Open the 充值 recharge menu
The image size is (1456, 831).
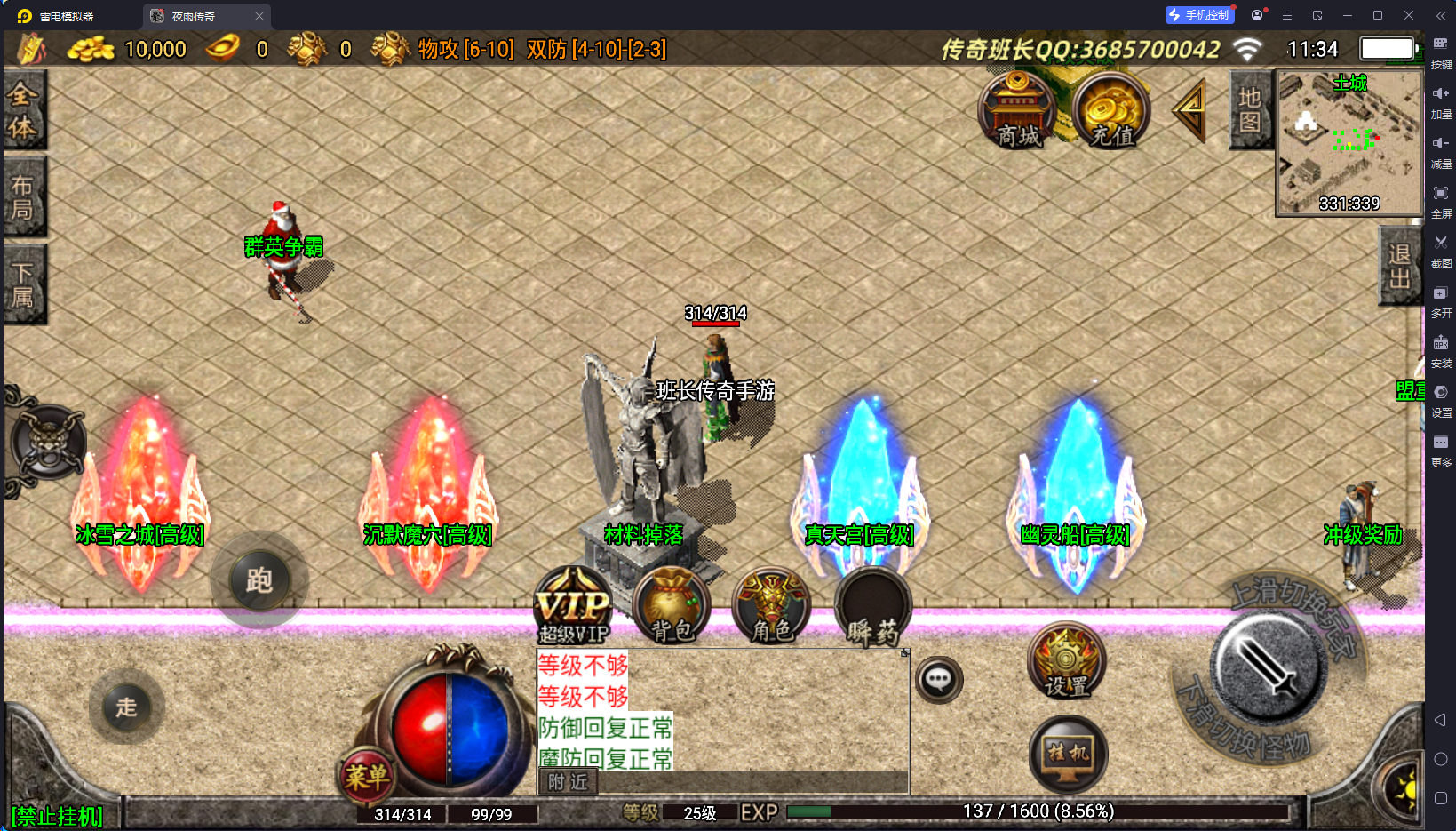tap(1110, 111)
